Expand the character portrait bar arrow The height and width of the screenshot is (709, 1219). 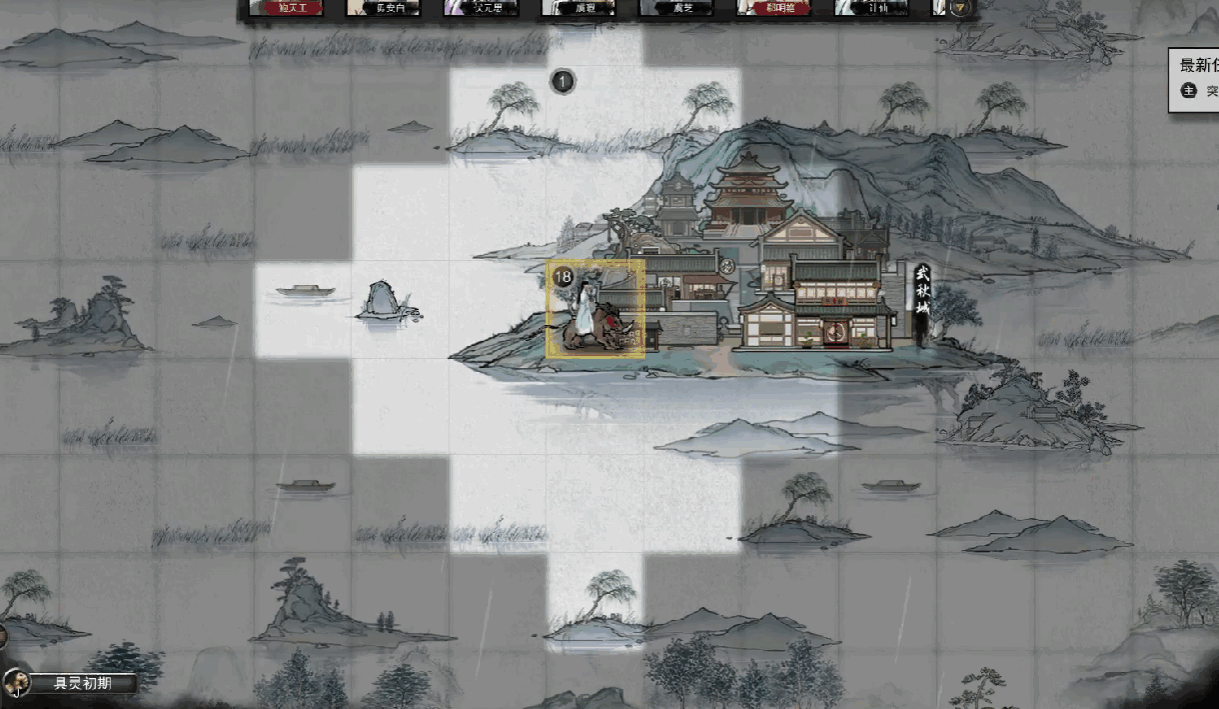(x=960, y=8)
